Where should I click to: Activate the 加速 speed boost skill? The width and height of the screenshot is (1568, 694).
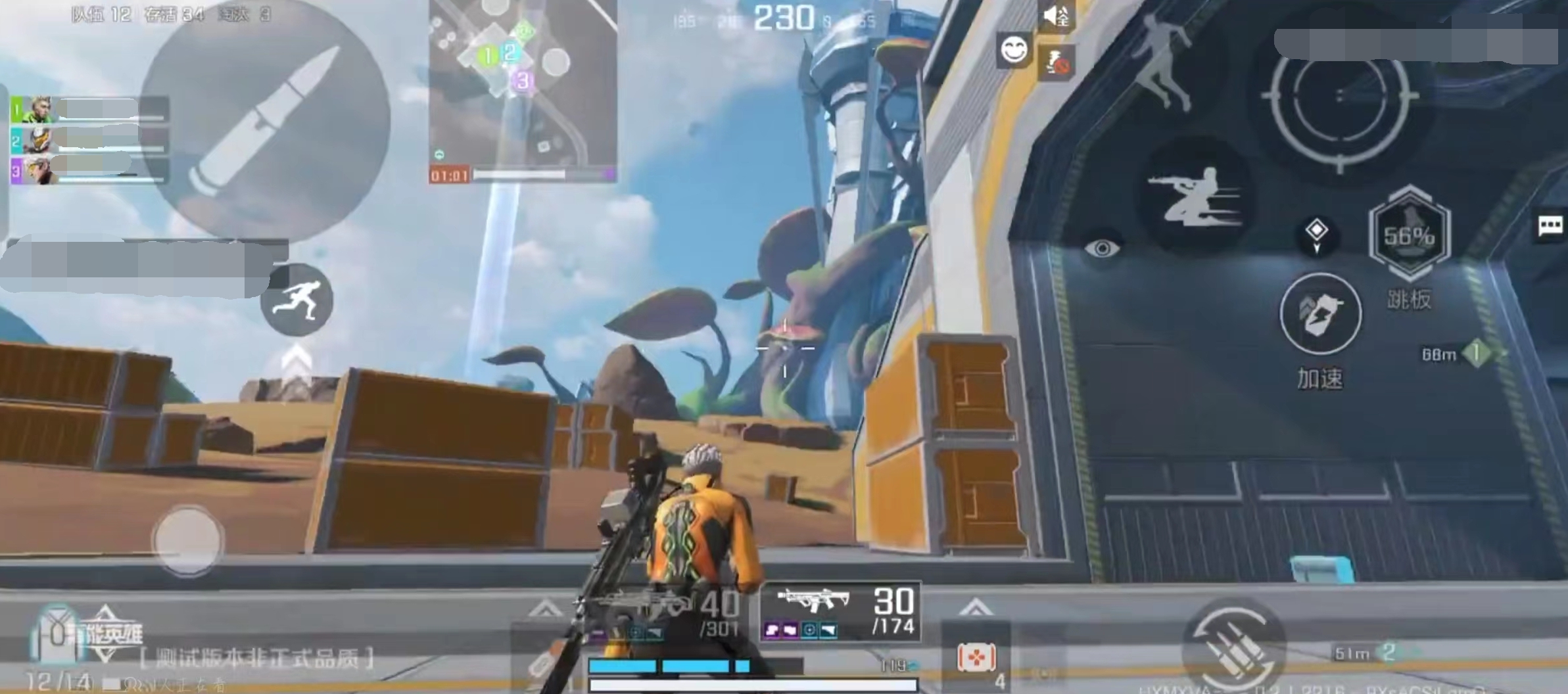1320,315
